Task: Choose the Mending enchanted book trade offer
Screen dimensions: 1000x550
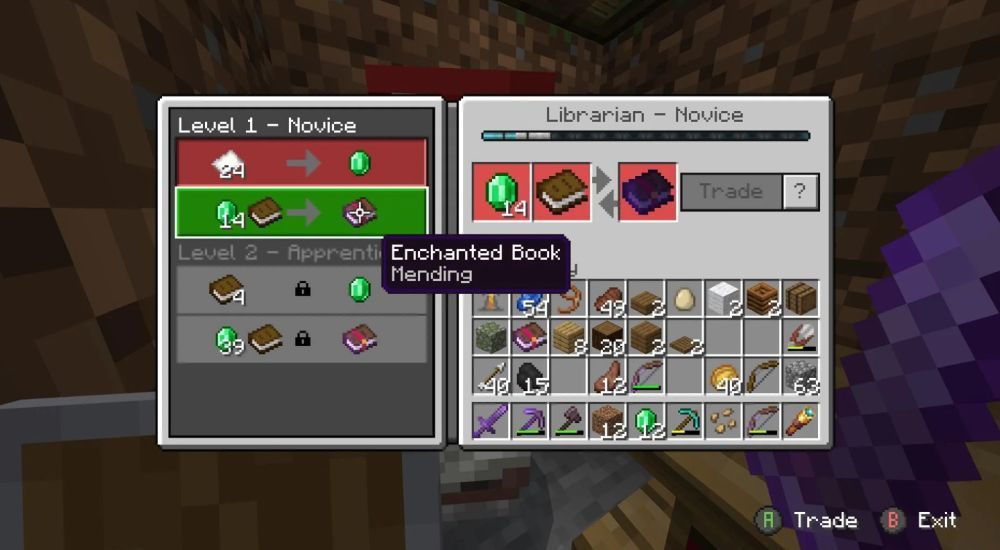Action: [x=301, y=212]
